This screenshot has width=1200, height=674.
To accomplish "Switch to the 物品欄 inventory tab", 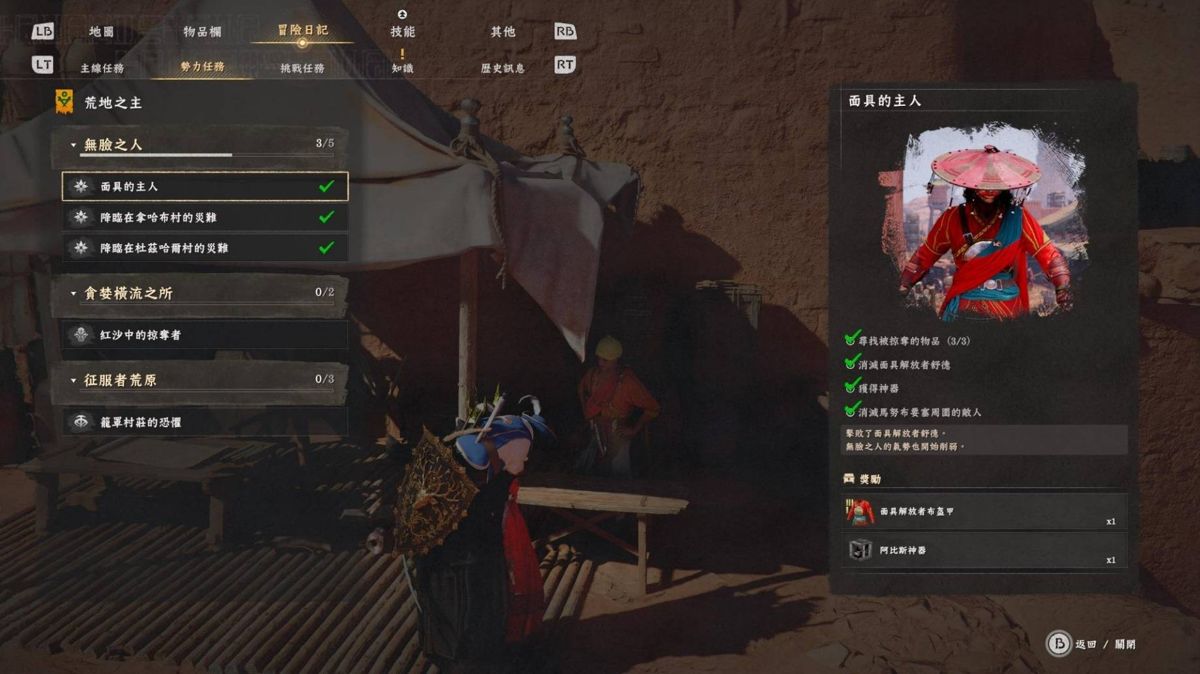I will (202, 32).
